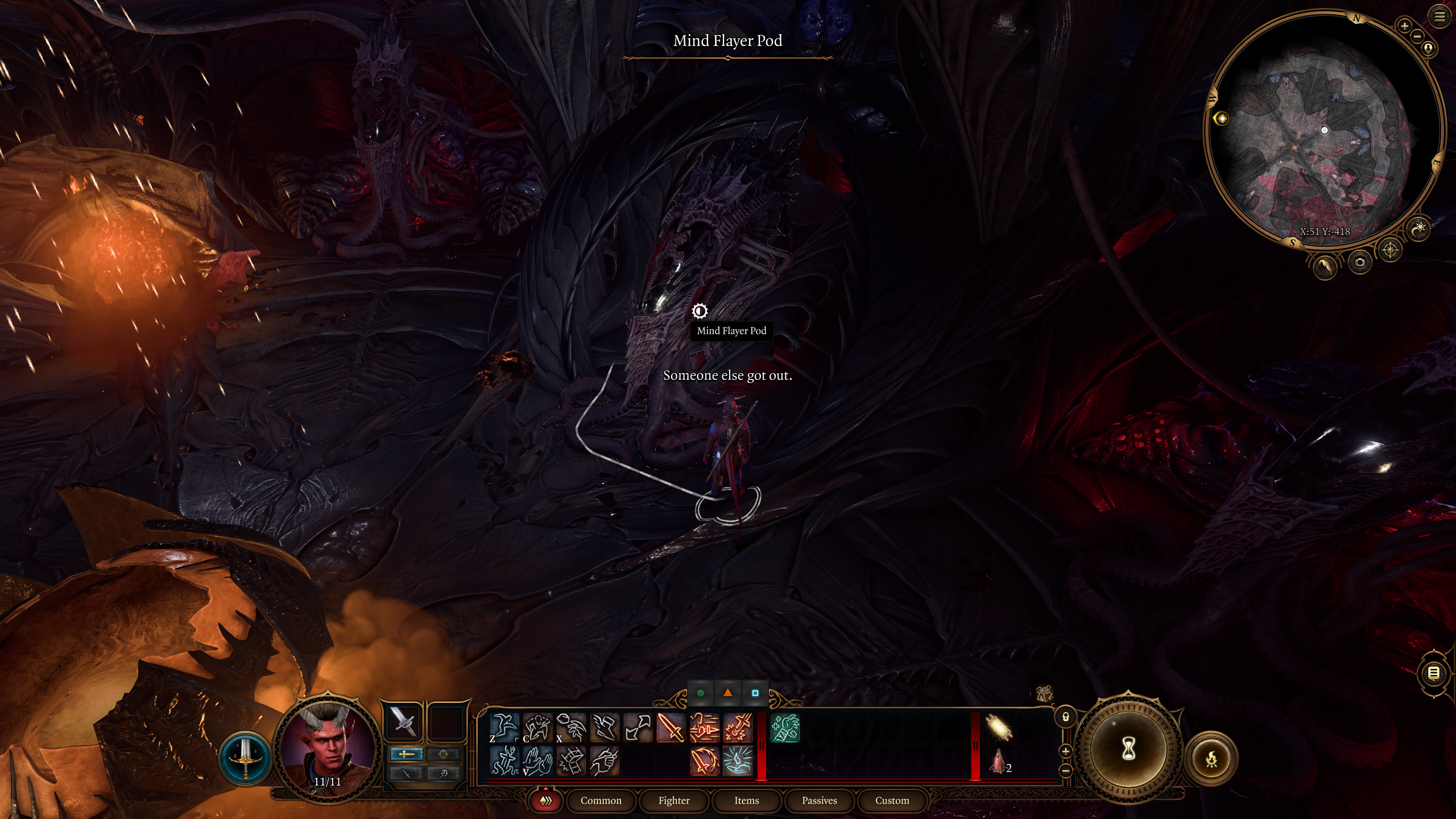1456x819 pixels.
Task: Zoom in the minimap with plus button
Action: click(1404, 26)
